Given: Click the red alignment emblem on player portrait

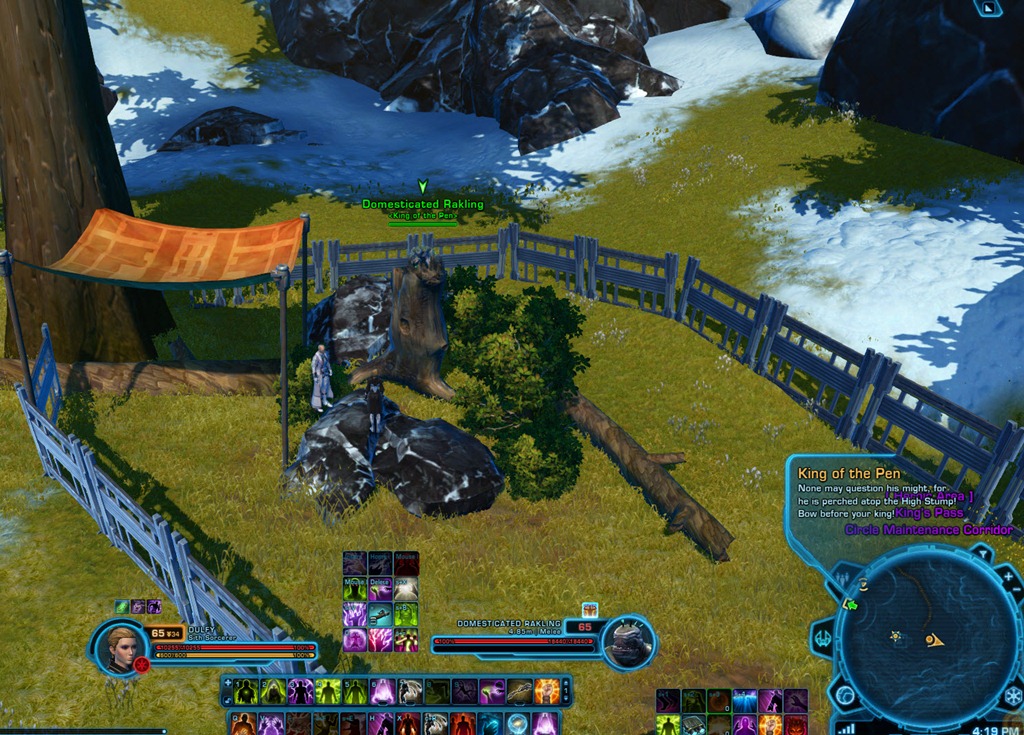Looking at the screenshot, I should pyautogui.click(x=142, y=664).
